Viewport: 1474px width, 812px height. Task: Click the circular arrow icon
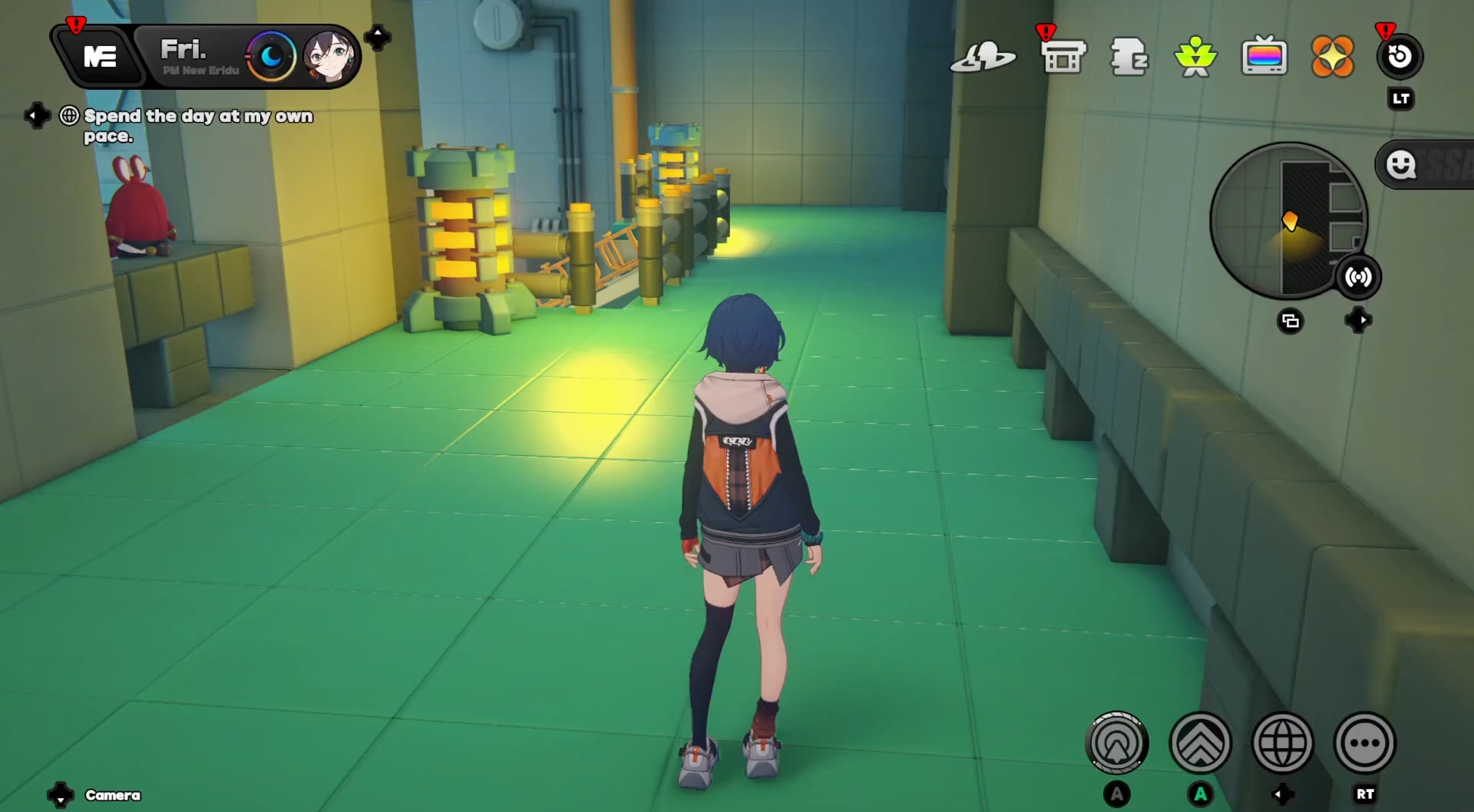(1400, 57)
